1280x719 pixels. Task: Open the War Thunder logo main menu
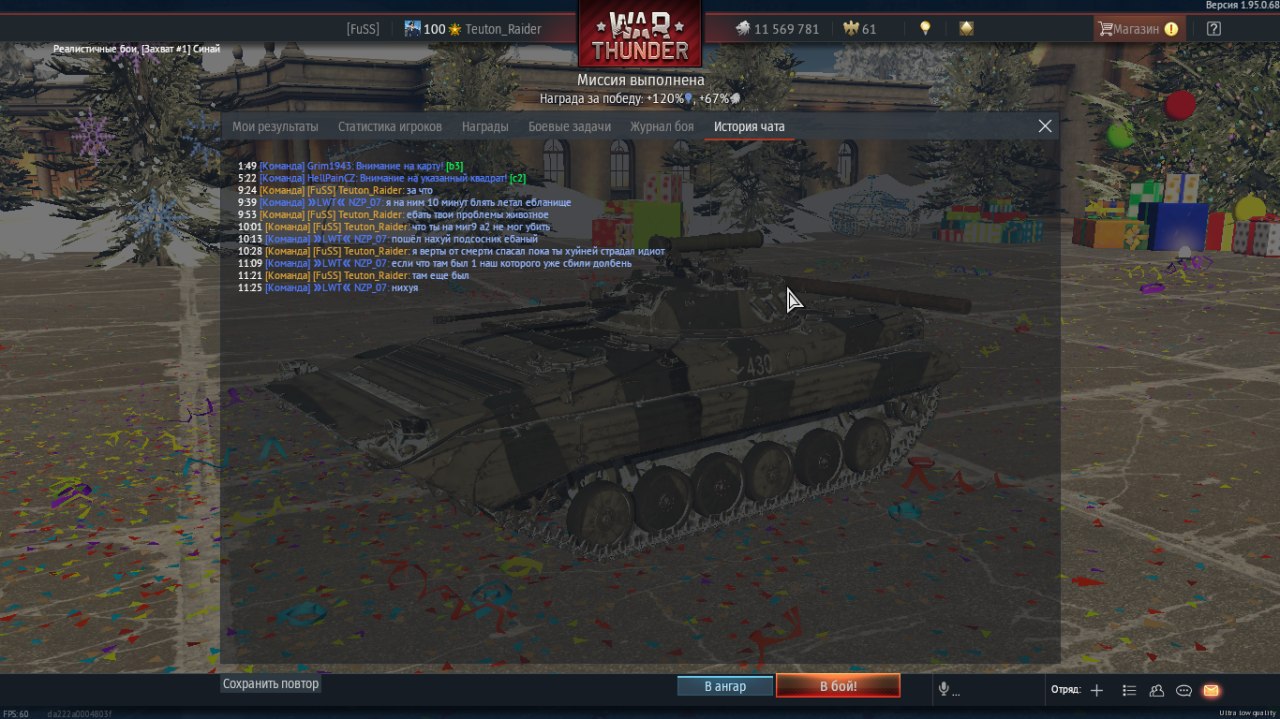coord(640,35)
